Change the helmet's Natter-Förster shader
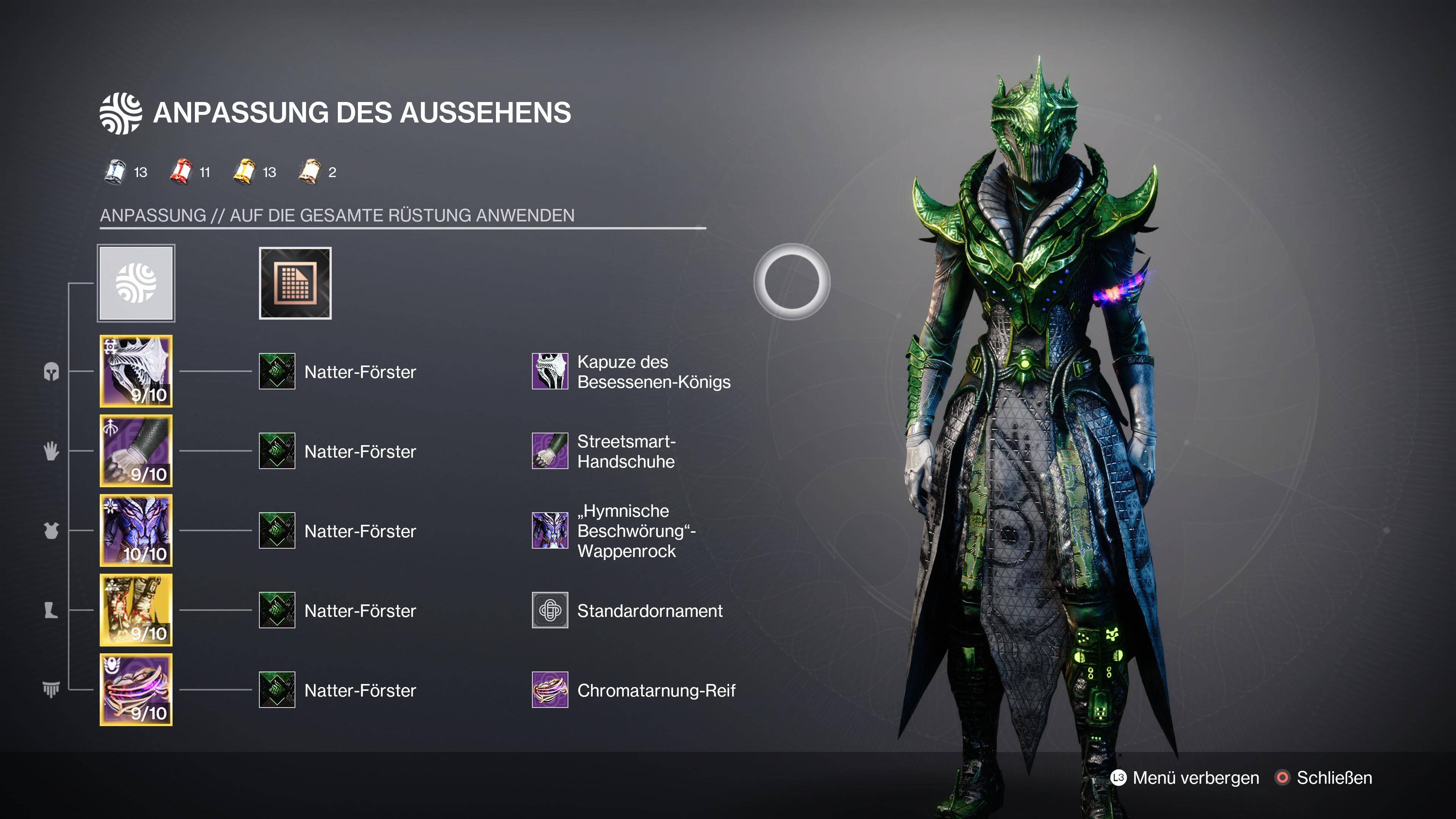Viewport: 1456px width, 819px height. [x=277, y=371]
